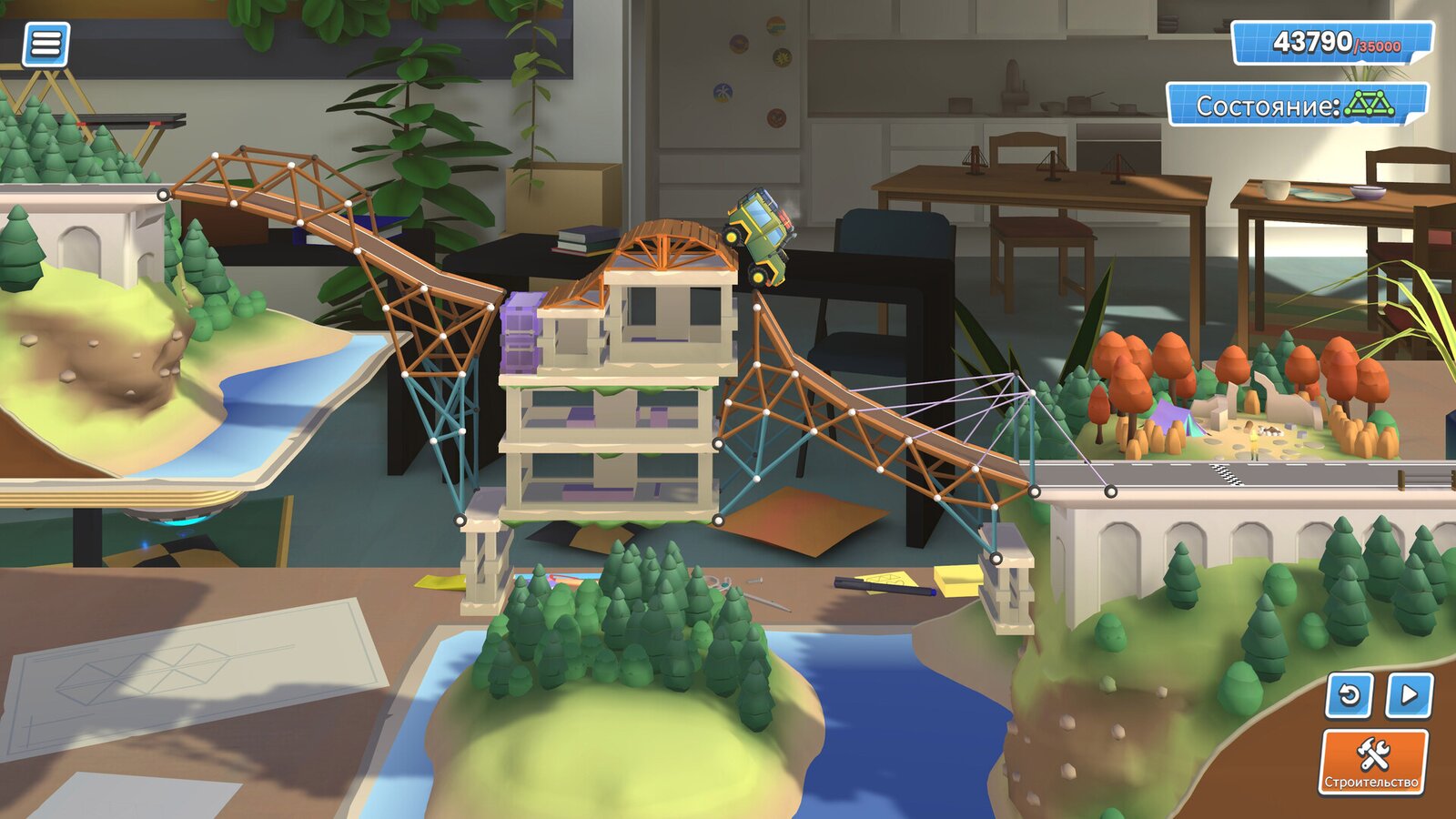The image size is (1456, 819).
Task: Select the hammer-and-wrench build icon
Action: [x=1374, y=755]
